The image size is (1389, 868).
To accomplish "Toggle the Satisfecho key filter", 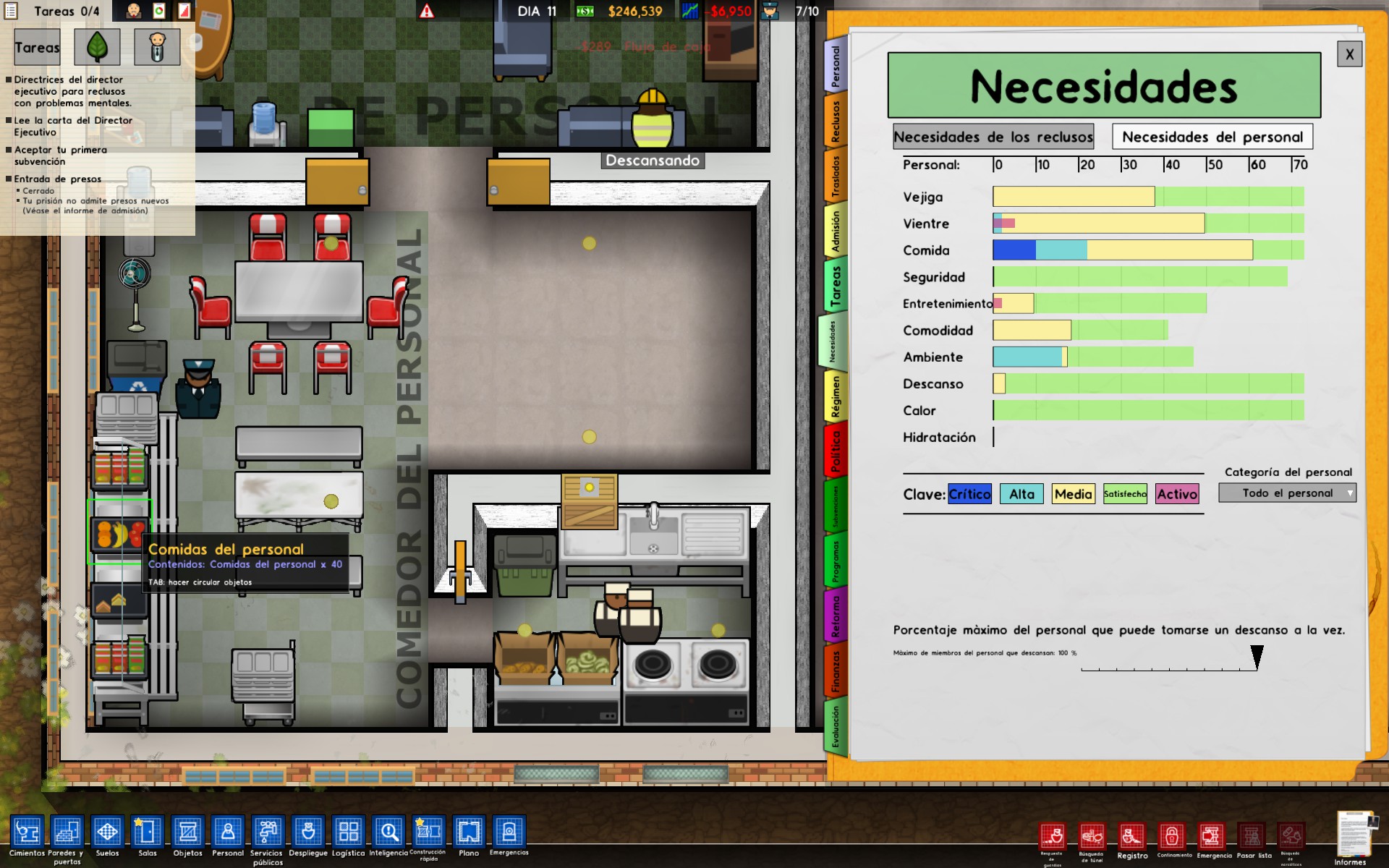I will pos(1124,494).
